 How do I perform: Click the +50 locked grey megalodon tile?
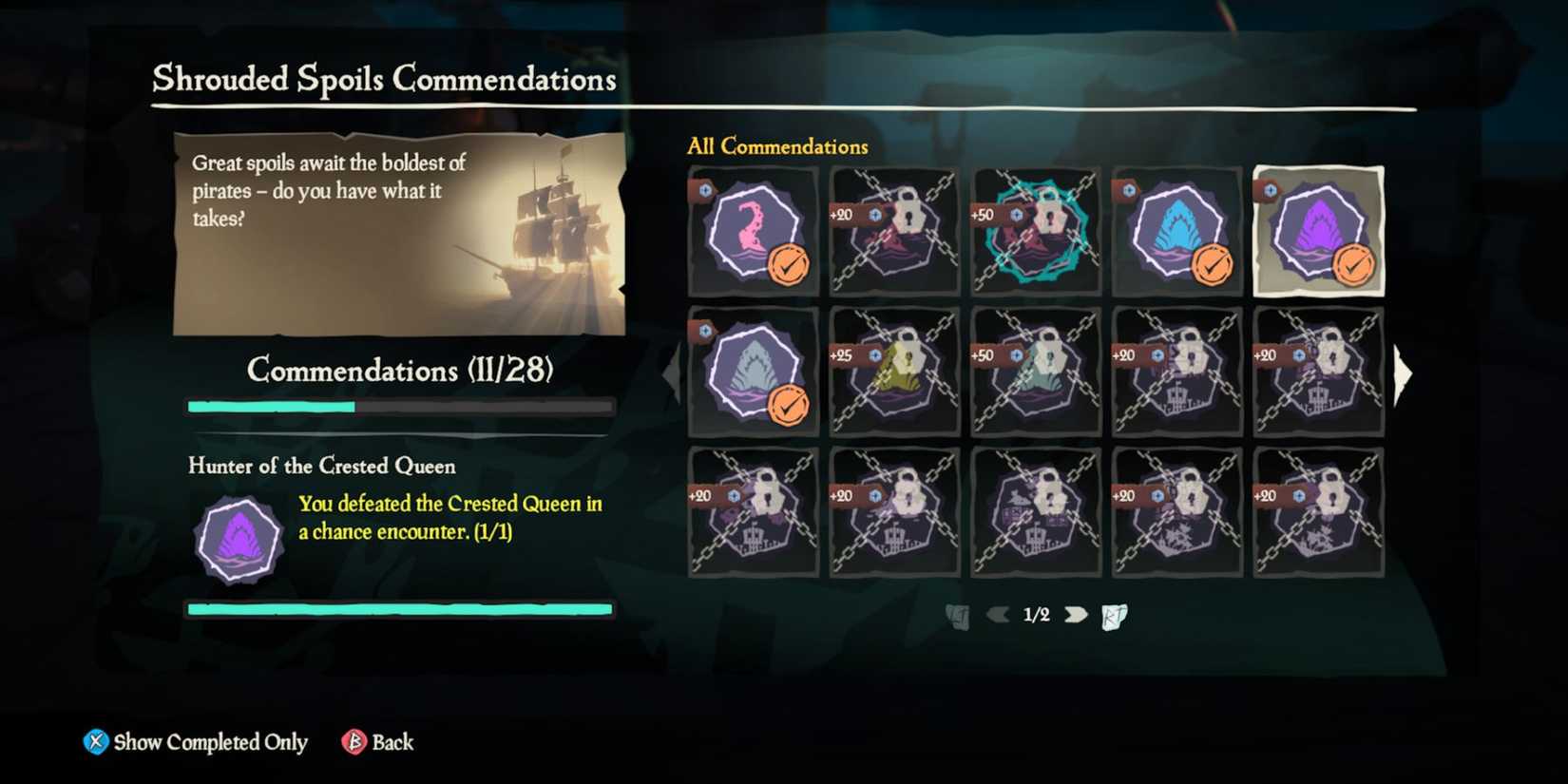click(1036, 371)
